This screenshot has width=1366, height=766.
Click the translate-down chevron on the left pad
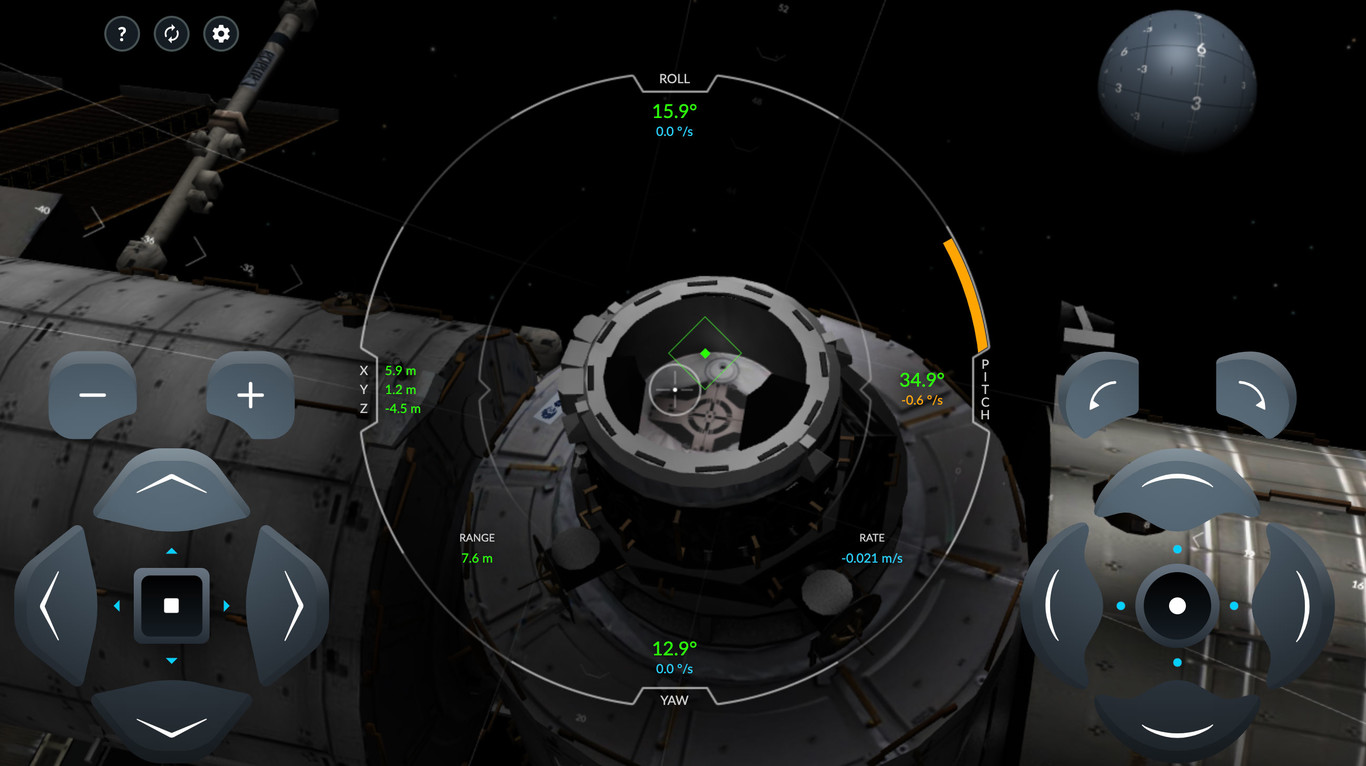click(x=171, y=728)
